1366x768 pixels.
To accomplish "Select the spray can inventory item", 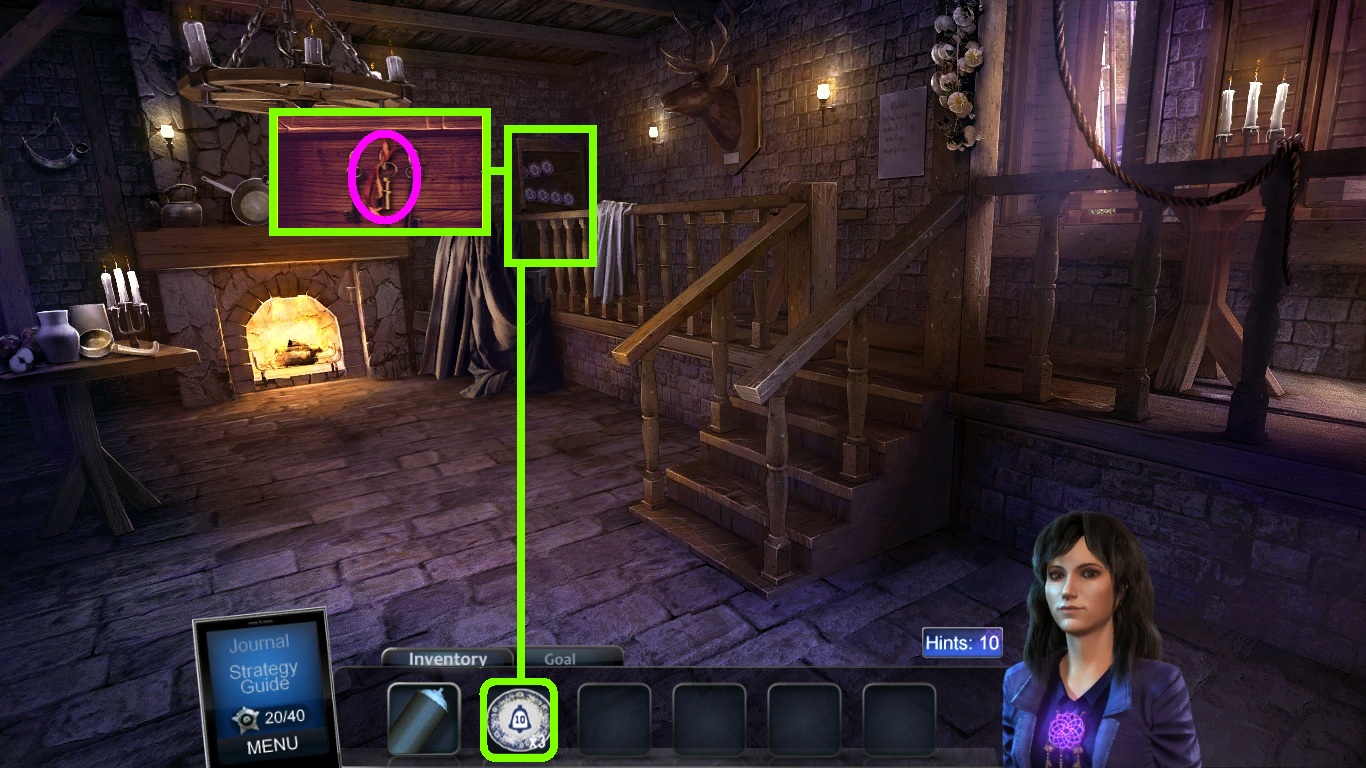I will pos(423,718).
